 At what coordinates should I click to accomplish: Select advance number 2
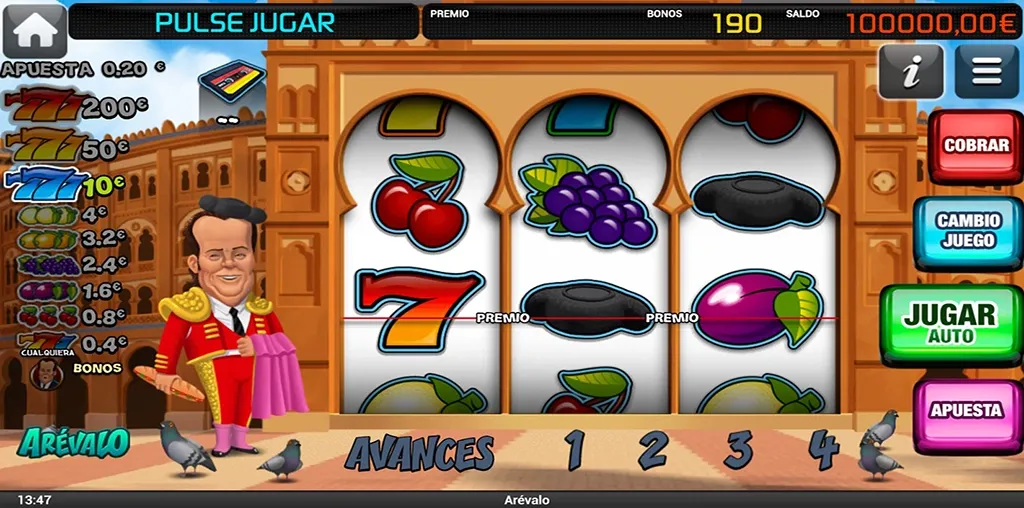[x=652, y=451]
